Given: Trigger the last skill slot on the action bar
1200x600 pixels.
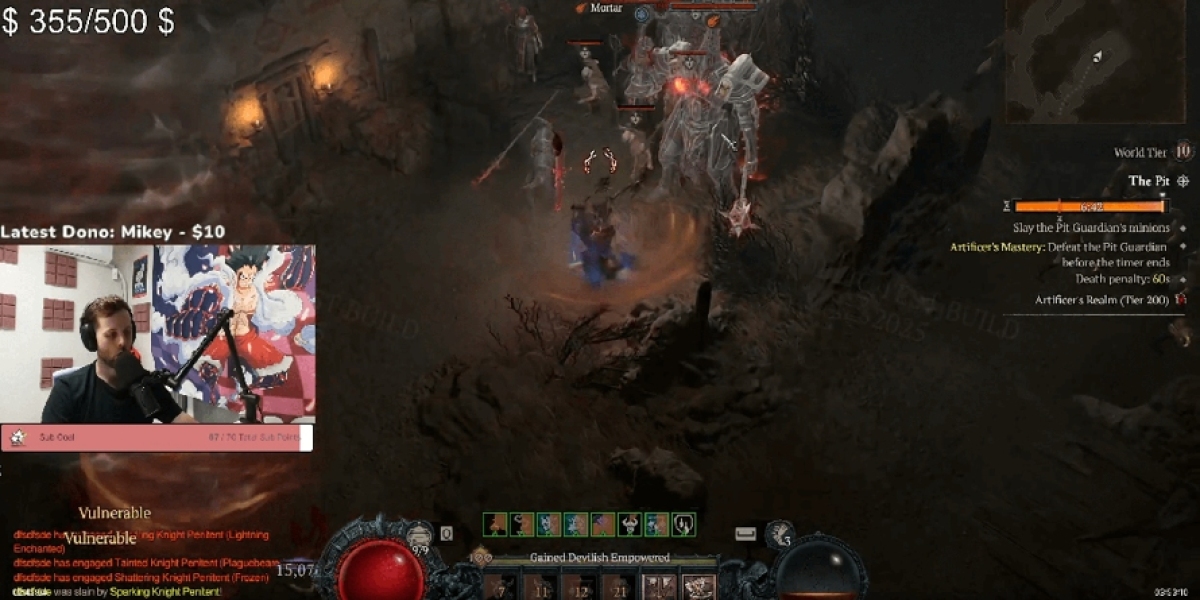Looking at the screenshot, I should click(x=699, y=587).
